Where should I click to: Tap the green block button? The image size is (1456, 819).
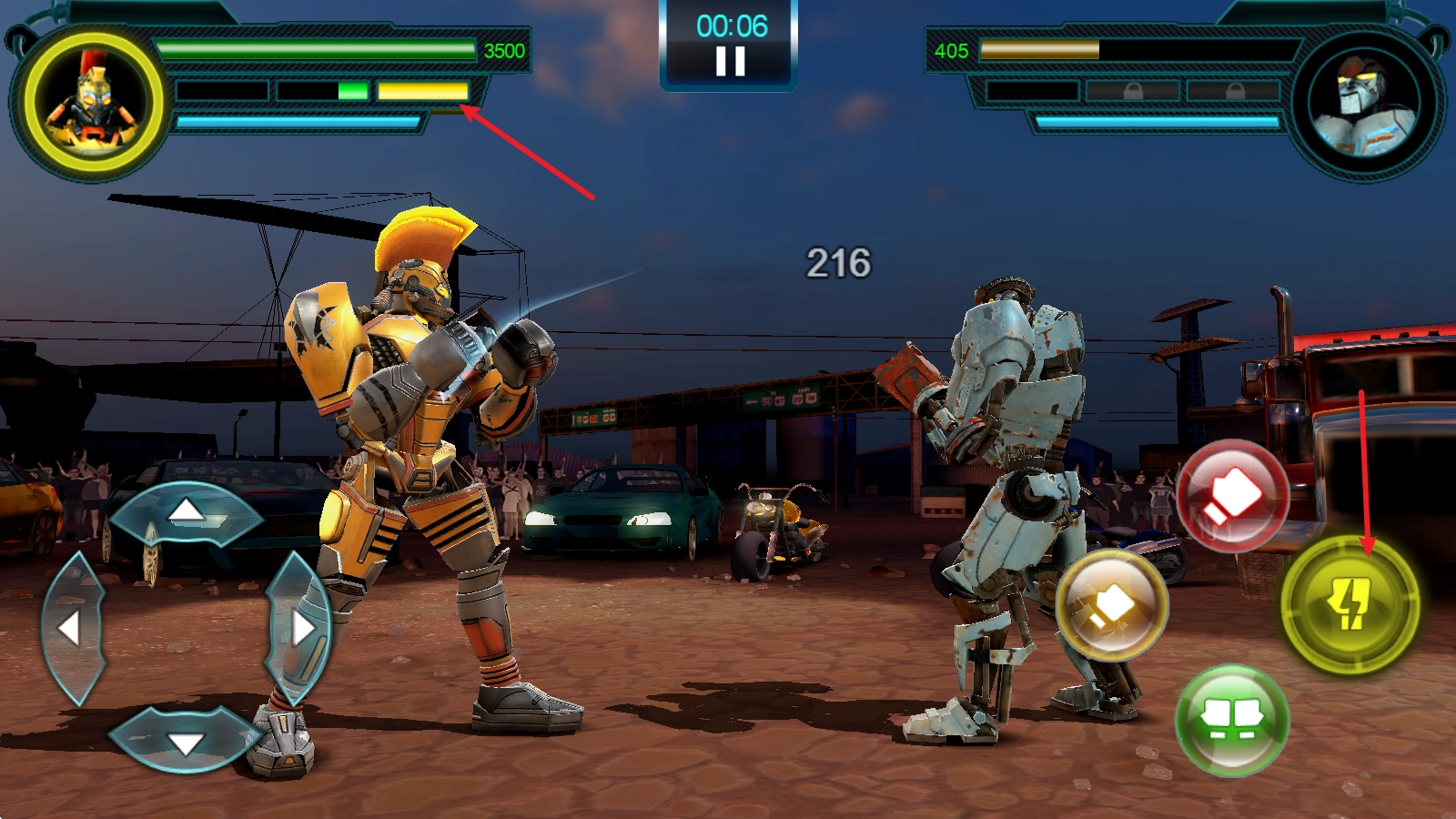point(1232,719)
